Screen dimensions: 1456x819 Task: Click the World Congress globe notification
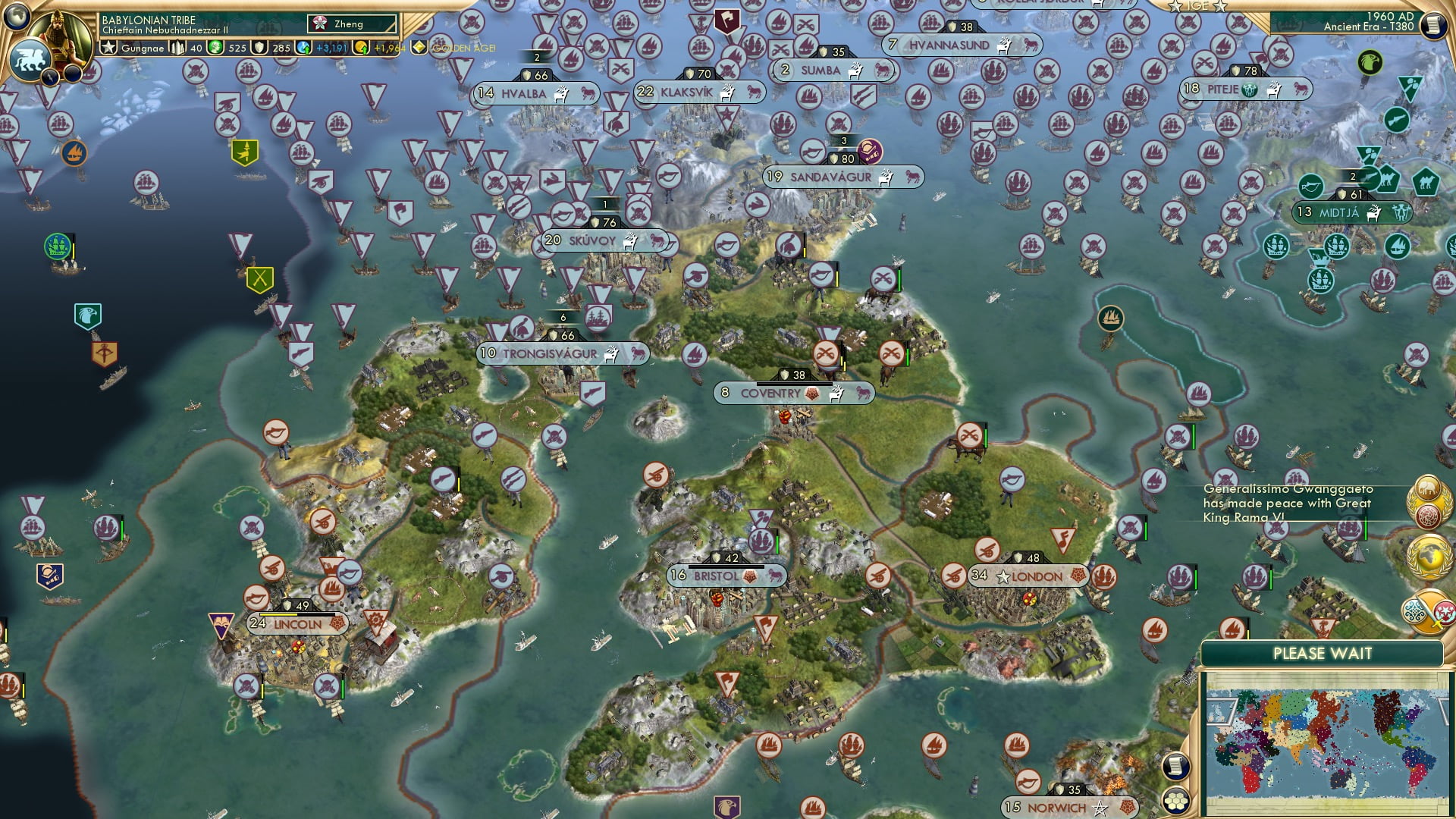(1430, 557)
